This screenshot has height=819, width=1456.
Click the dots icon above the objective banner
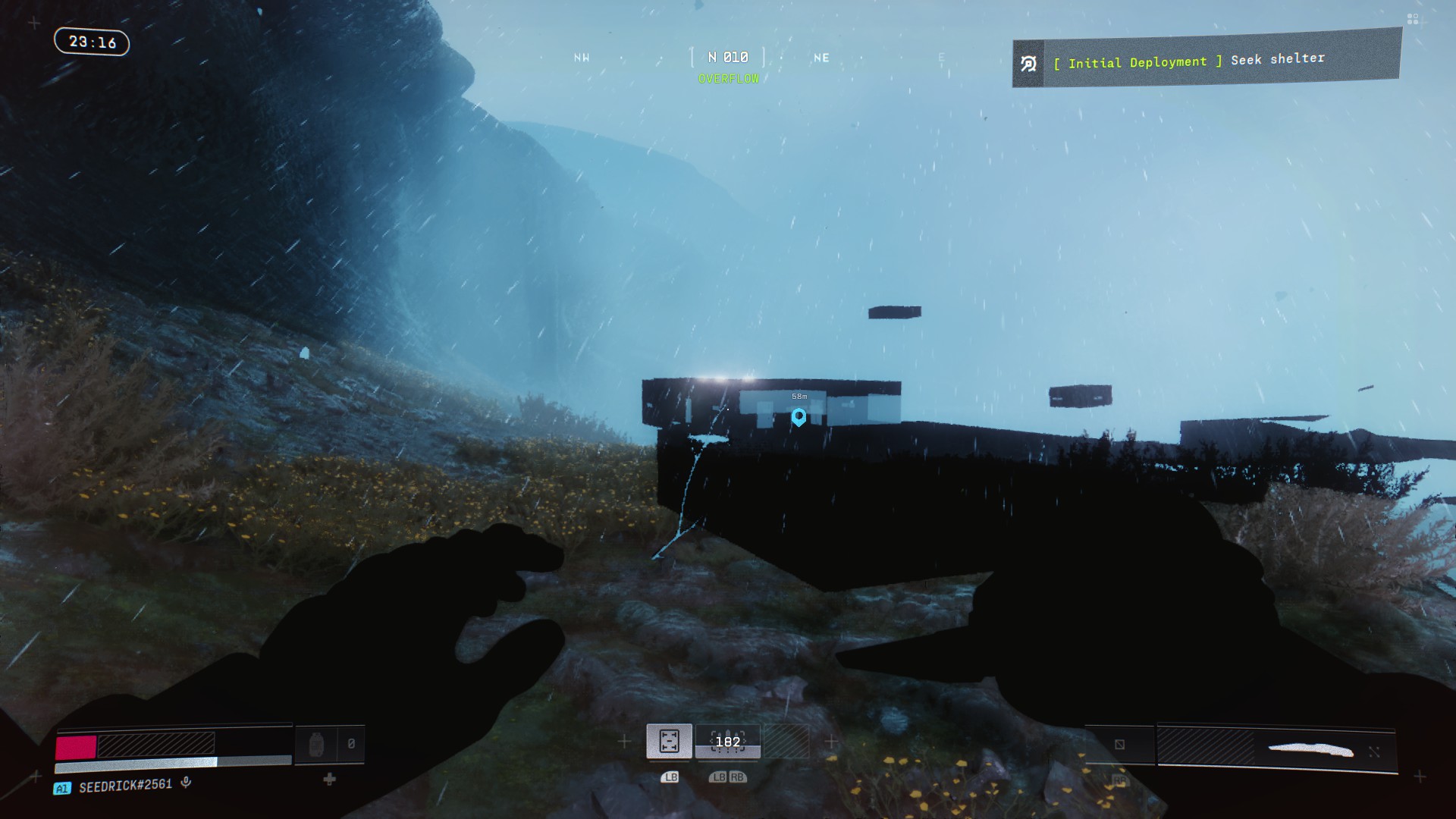point(1412,19)
